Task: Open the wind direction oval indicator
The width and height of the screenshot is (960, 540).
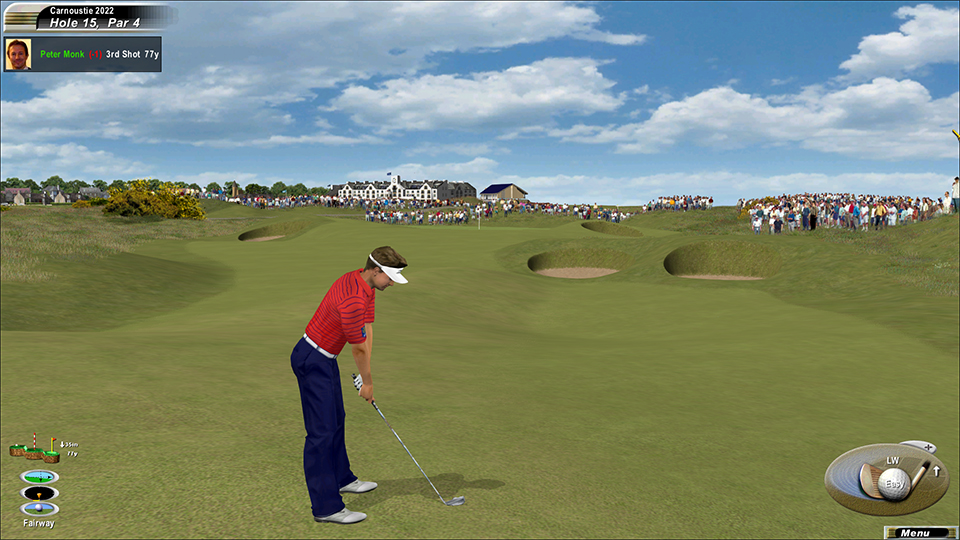Action: [39, 477]
